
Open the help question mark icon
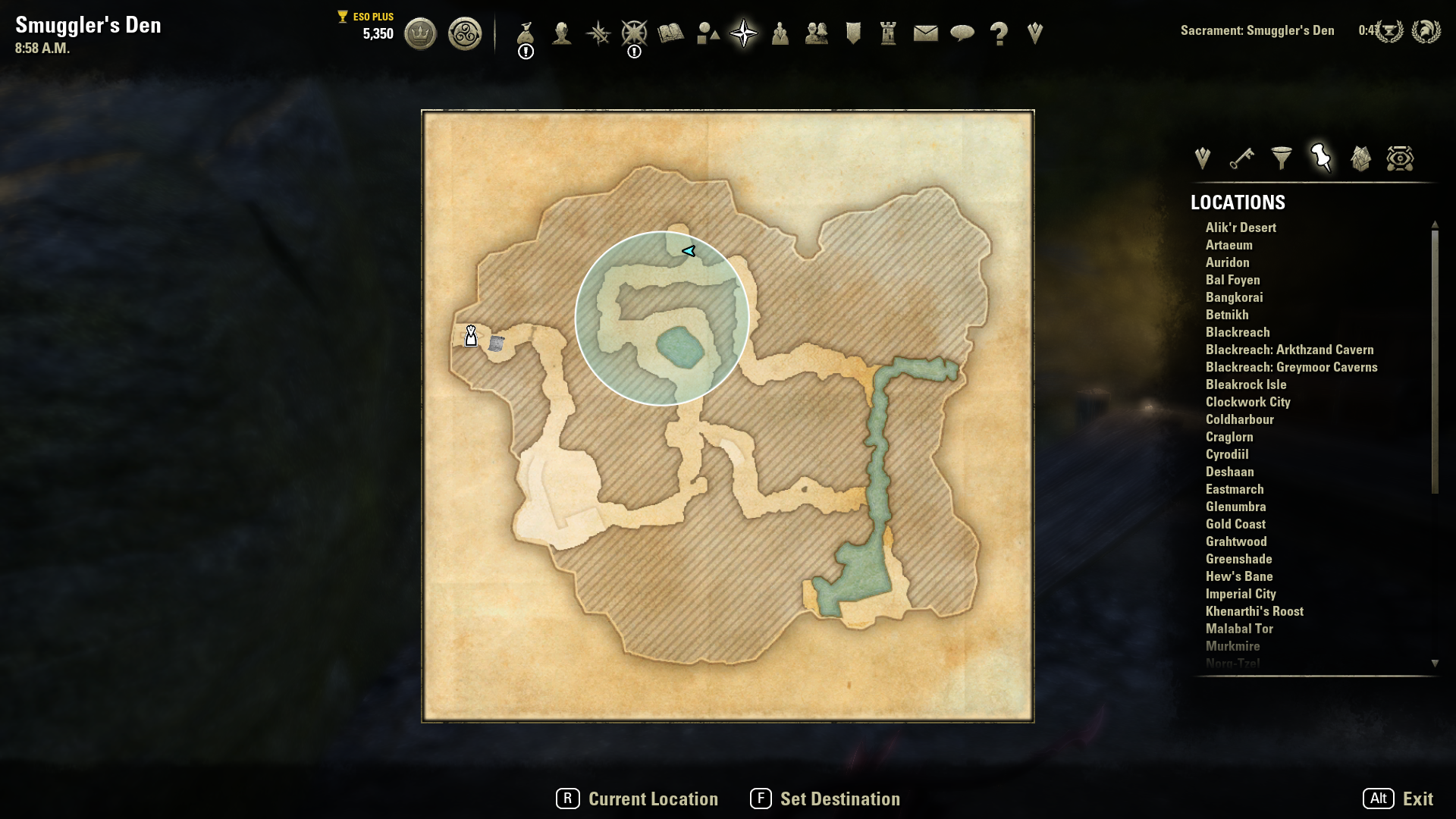pos(999,33)
